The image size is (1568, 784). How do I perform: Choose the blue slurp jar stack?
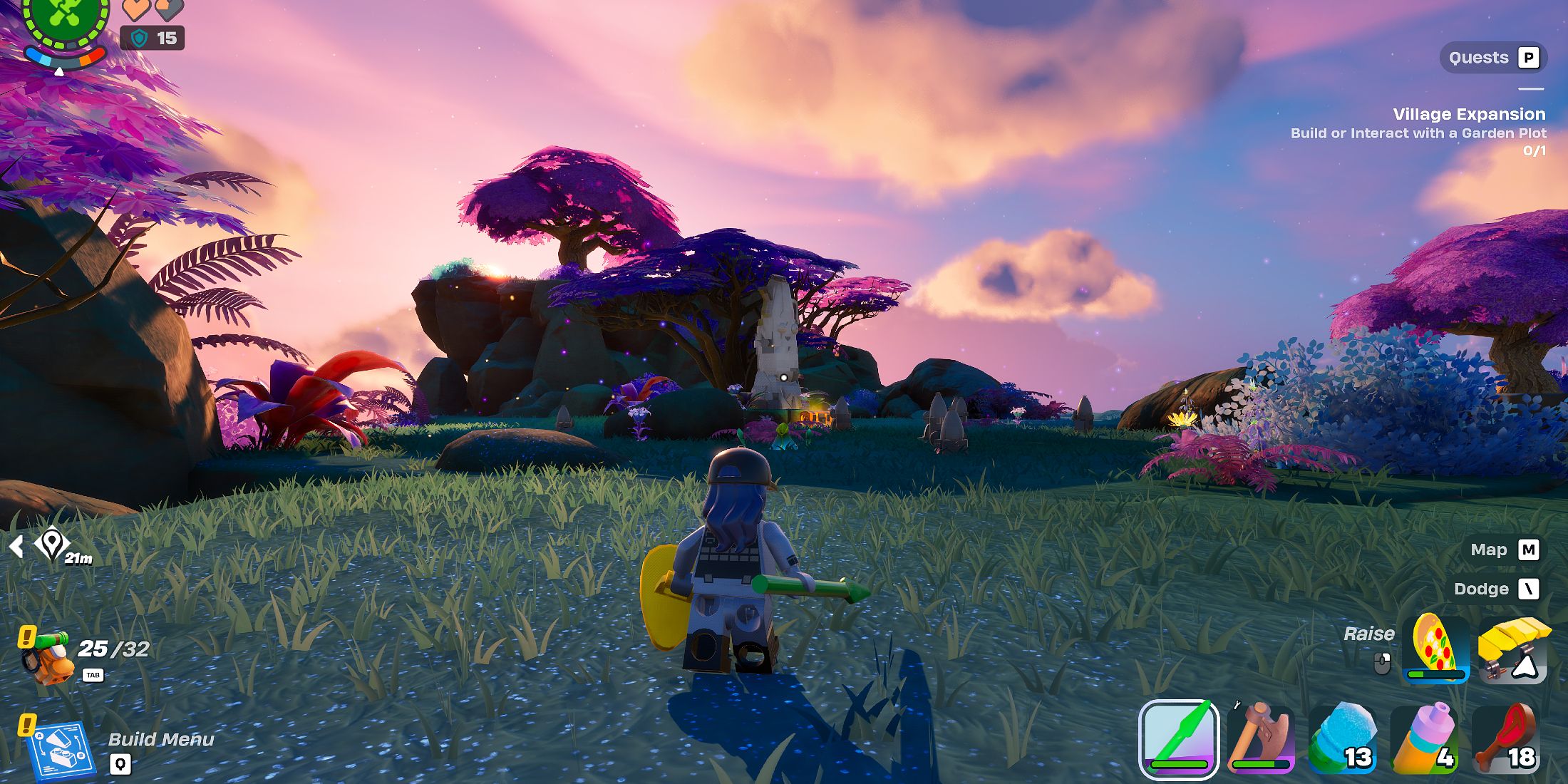point(1342,739)
